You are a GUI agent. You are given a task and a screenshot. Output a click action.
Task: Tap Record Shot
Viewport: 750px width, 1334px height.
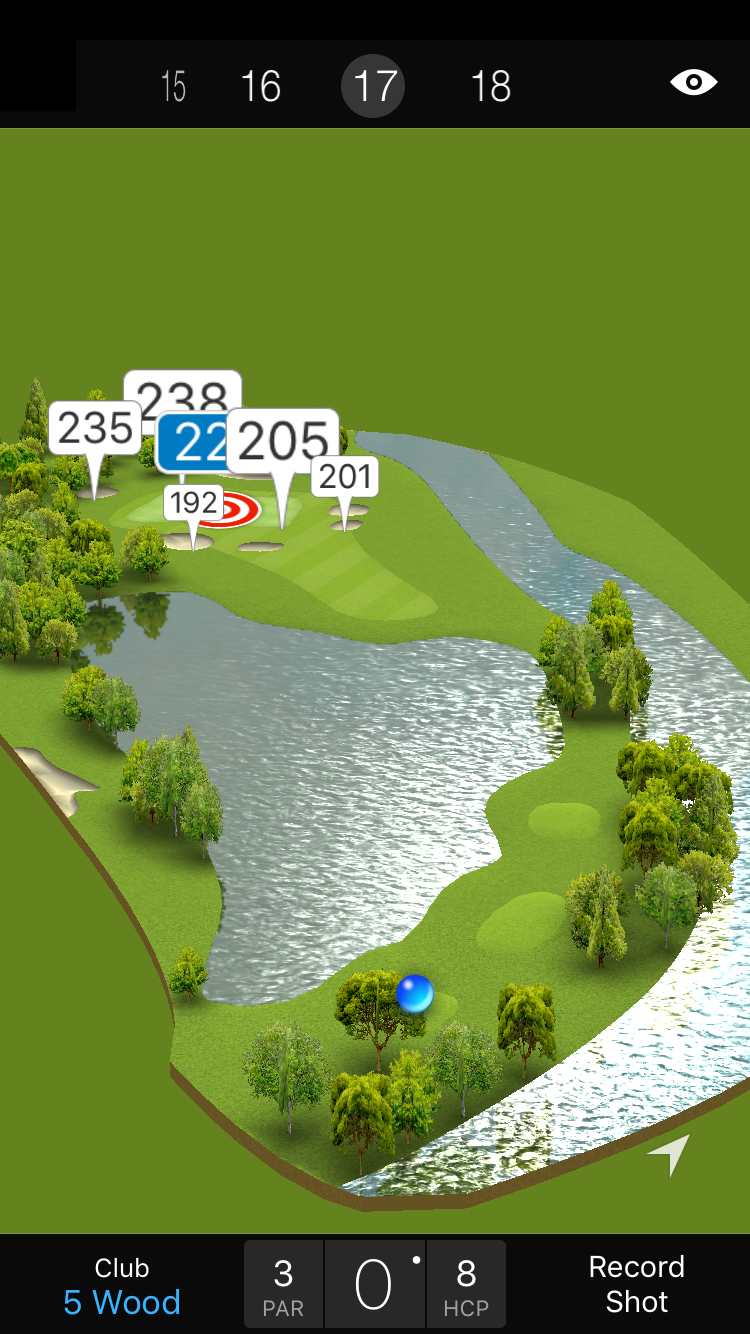click(636, 1284)
